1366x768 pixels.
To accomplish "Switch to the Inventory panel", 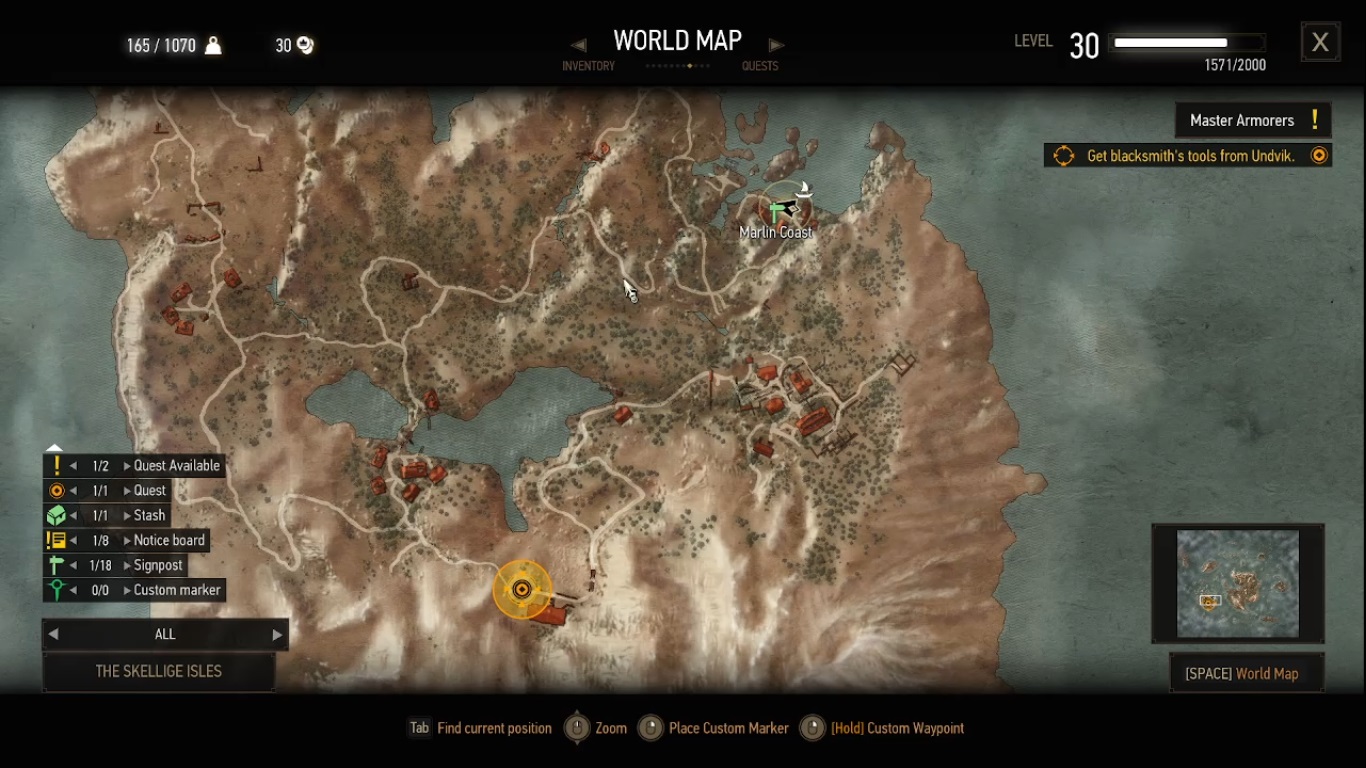I will pyautogui.click(x=588, y=66).
